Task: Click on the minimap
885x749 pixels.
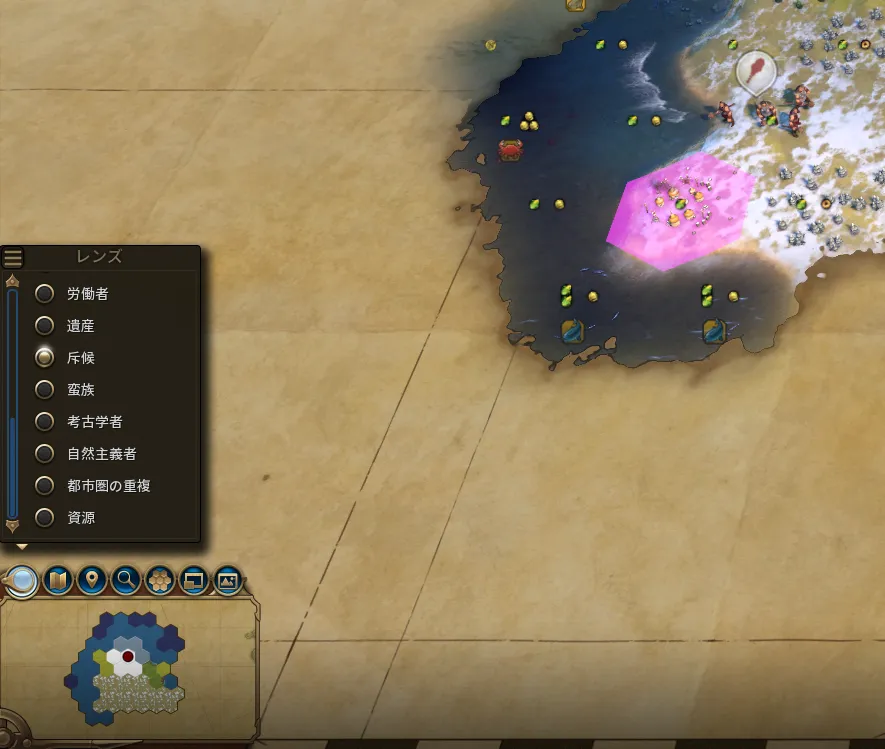Action: pos(126,665)
